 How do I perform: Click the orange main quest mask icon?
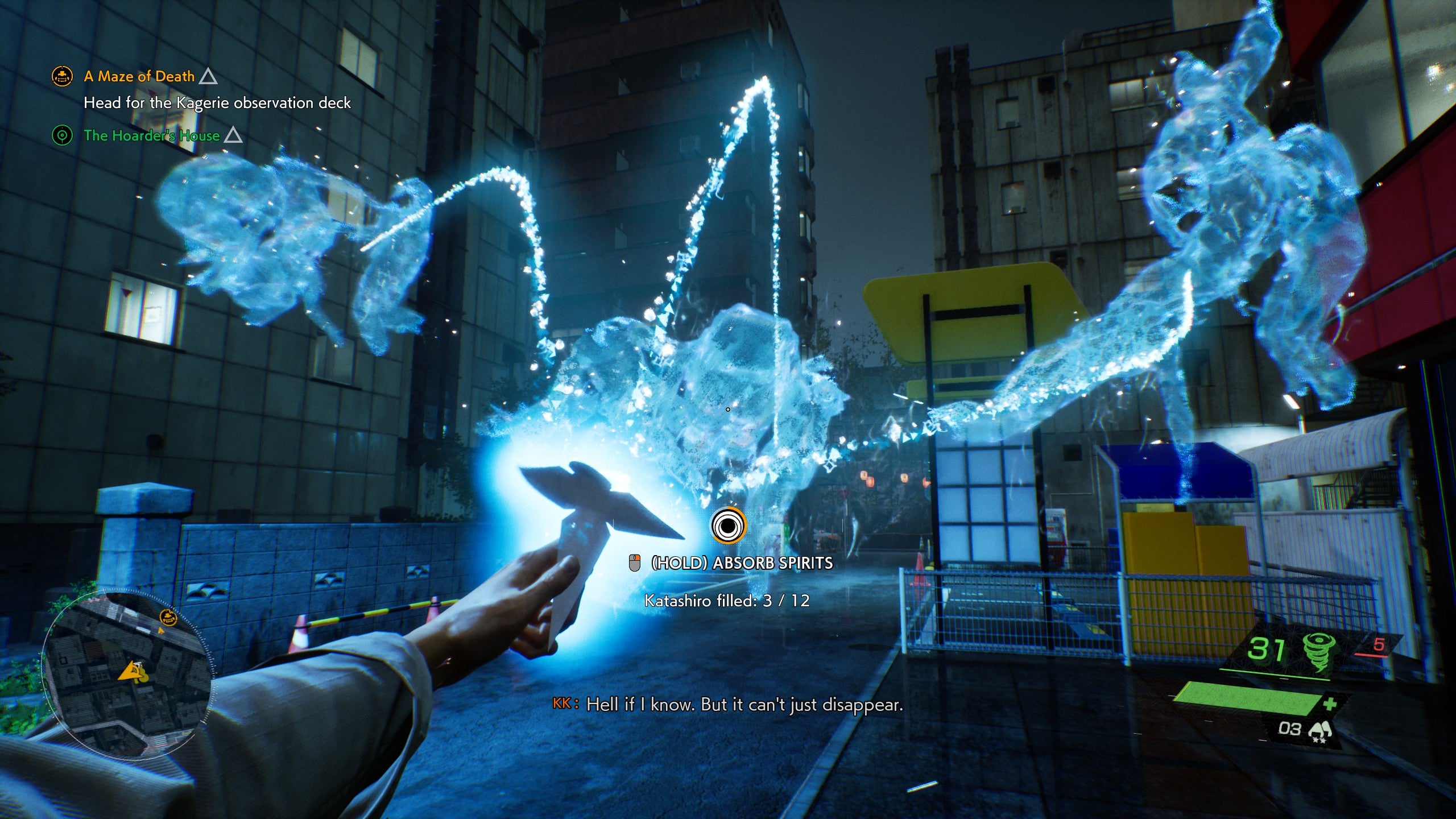pos(62,76)
